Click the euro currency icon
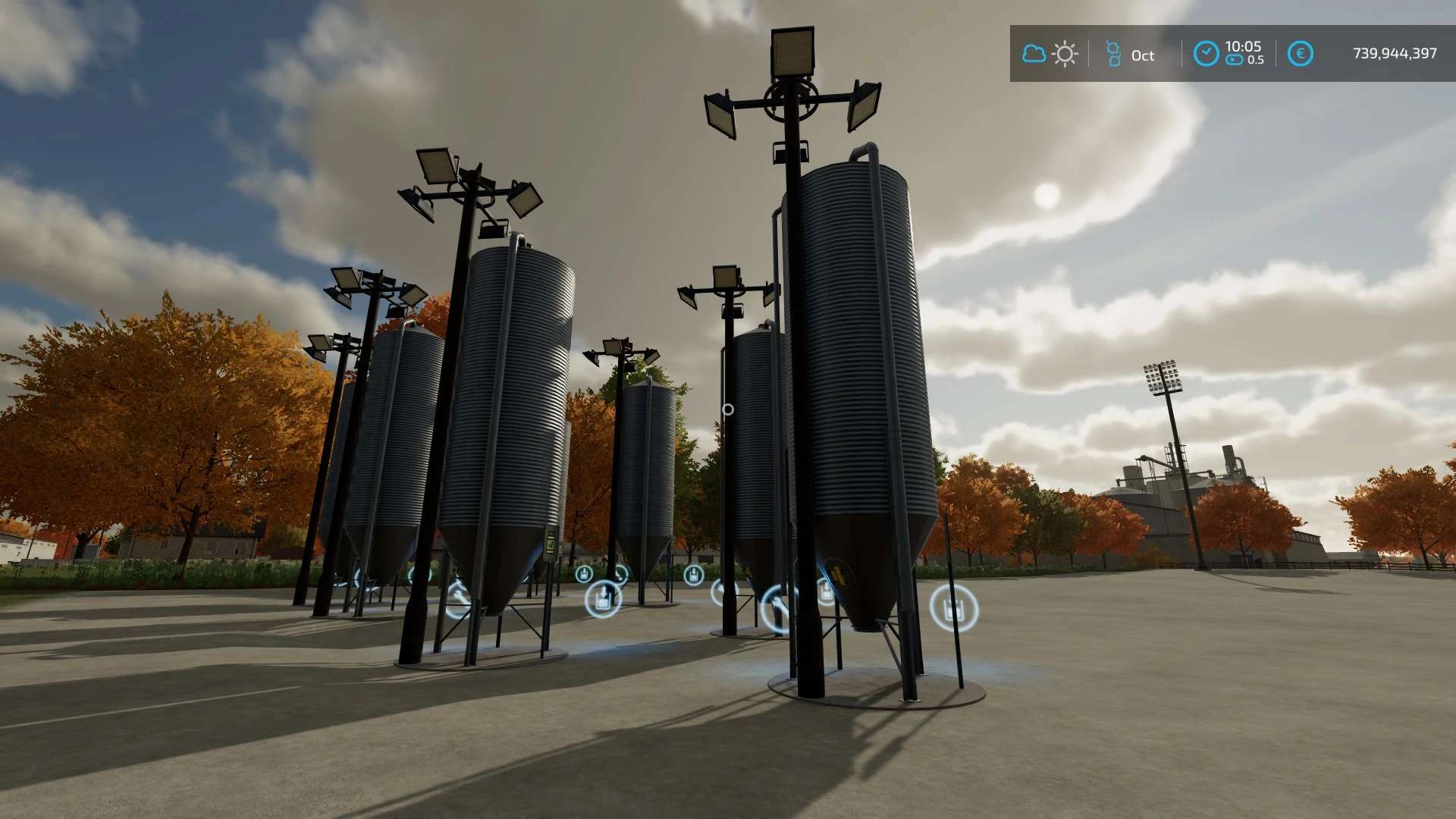The image size is (1456, 819). [1300, 54]
